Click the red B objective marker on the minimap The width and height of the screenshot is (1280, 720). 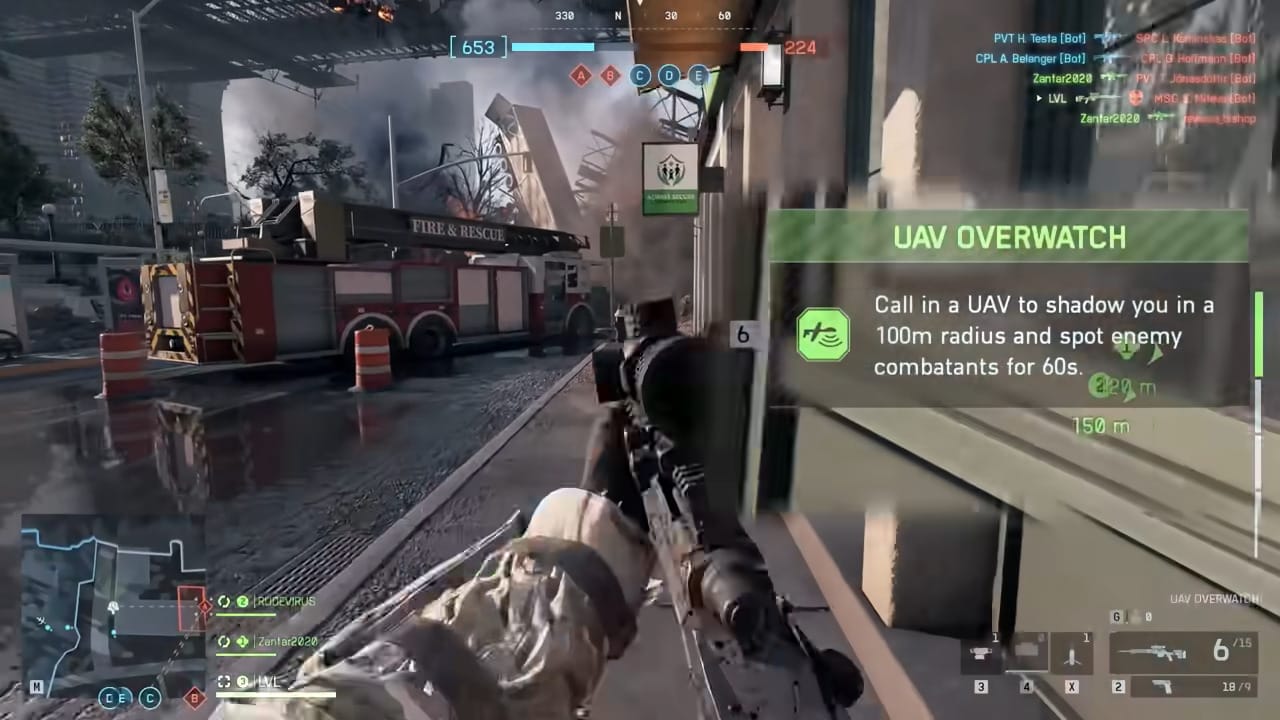[196, 696]
